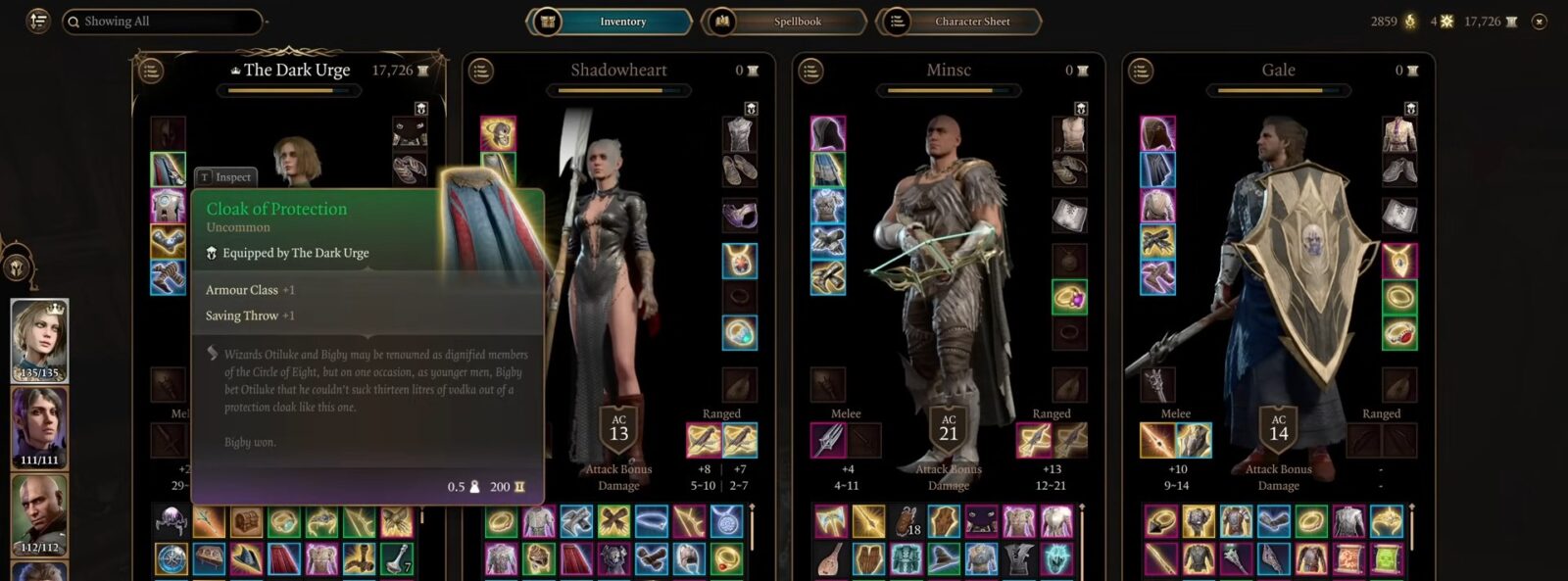This screenshot has height=581, width=1568.
Task: Open The Dark Urge inventory options menu
Action: (x=150, y=71)
